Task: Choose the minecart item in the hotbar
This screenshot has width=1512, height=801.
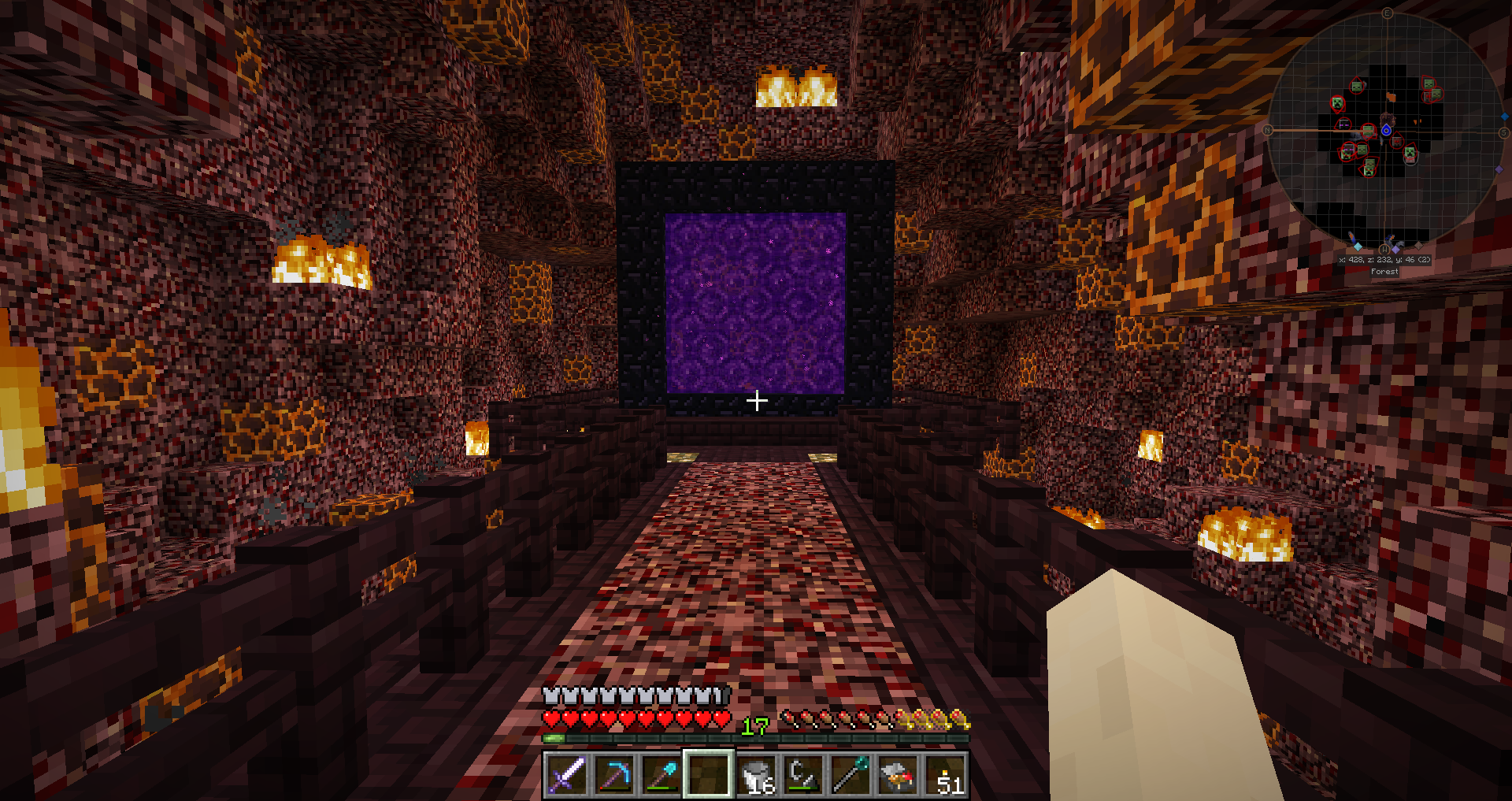Action: click(x=899, y=775)
